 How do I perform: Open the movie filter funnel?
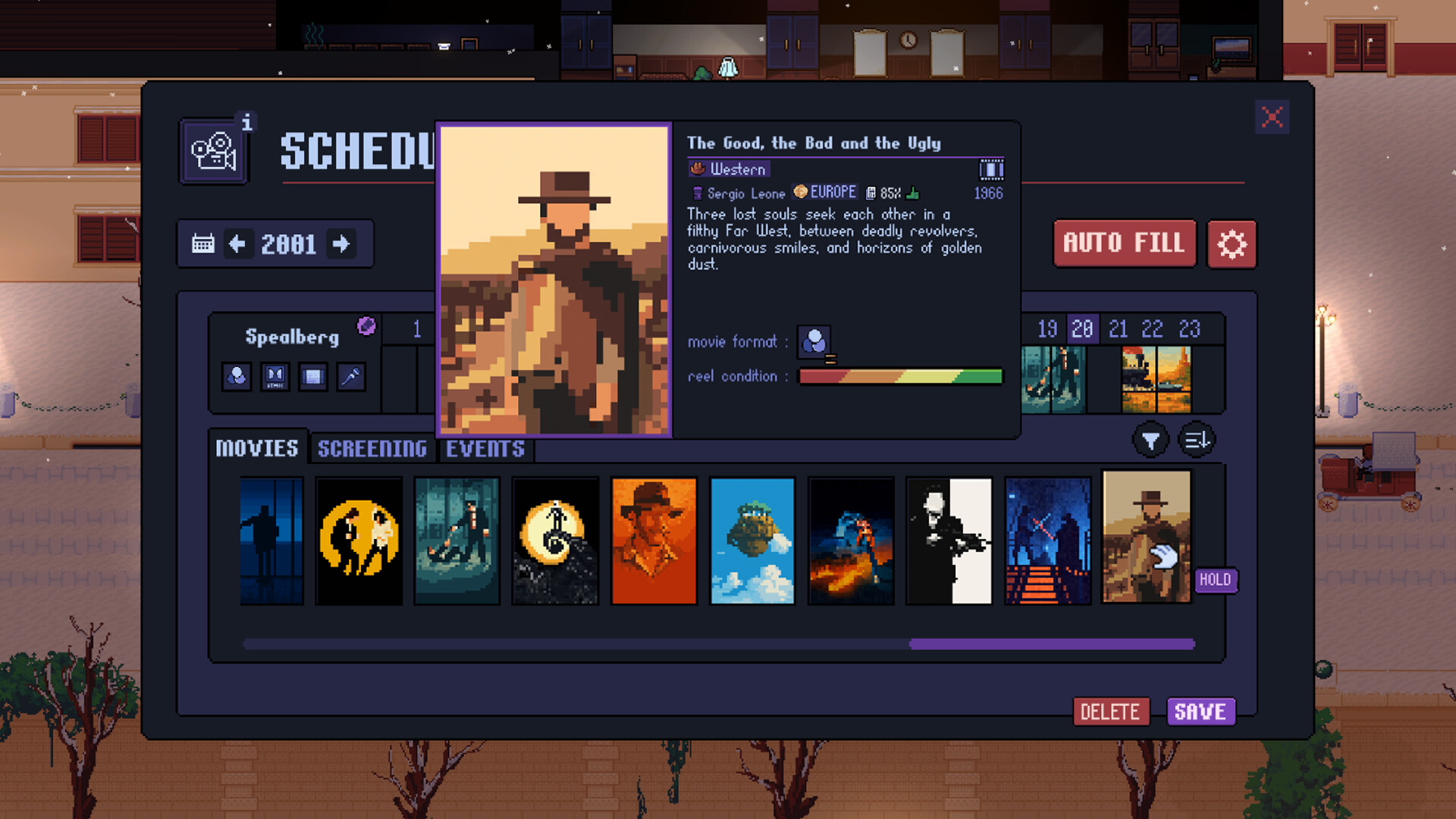coord(1150,440)
